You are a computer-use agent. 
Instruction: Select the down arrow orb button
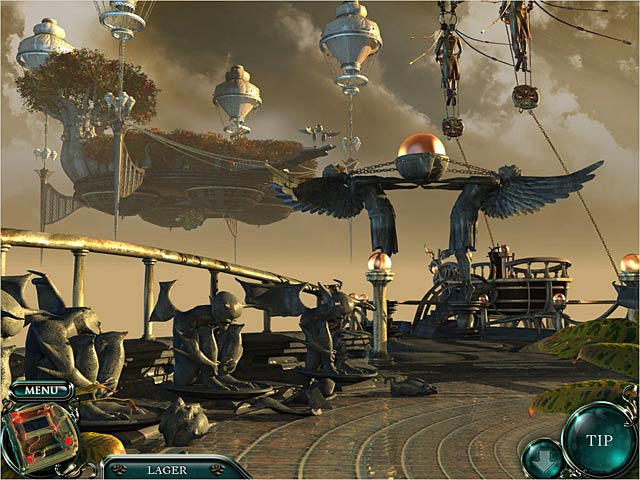click(540, 458)
